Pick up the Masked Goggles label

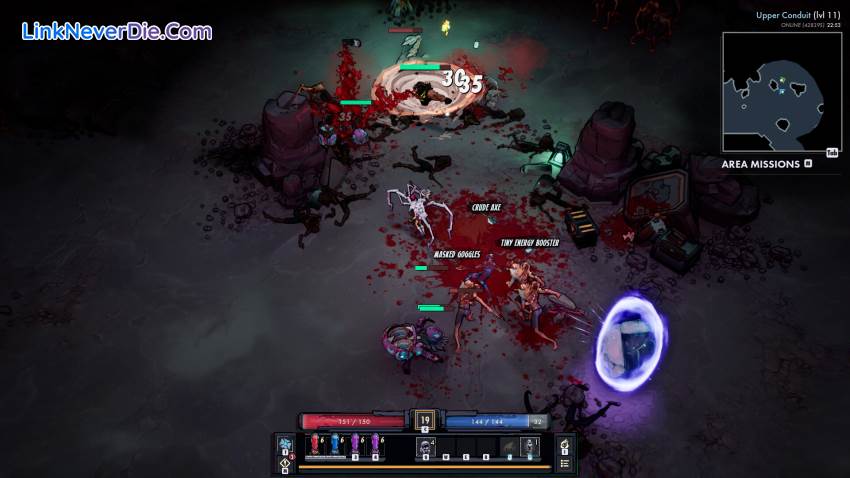pos(457,255)
